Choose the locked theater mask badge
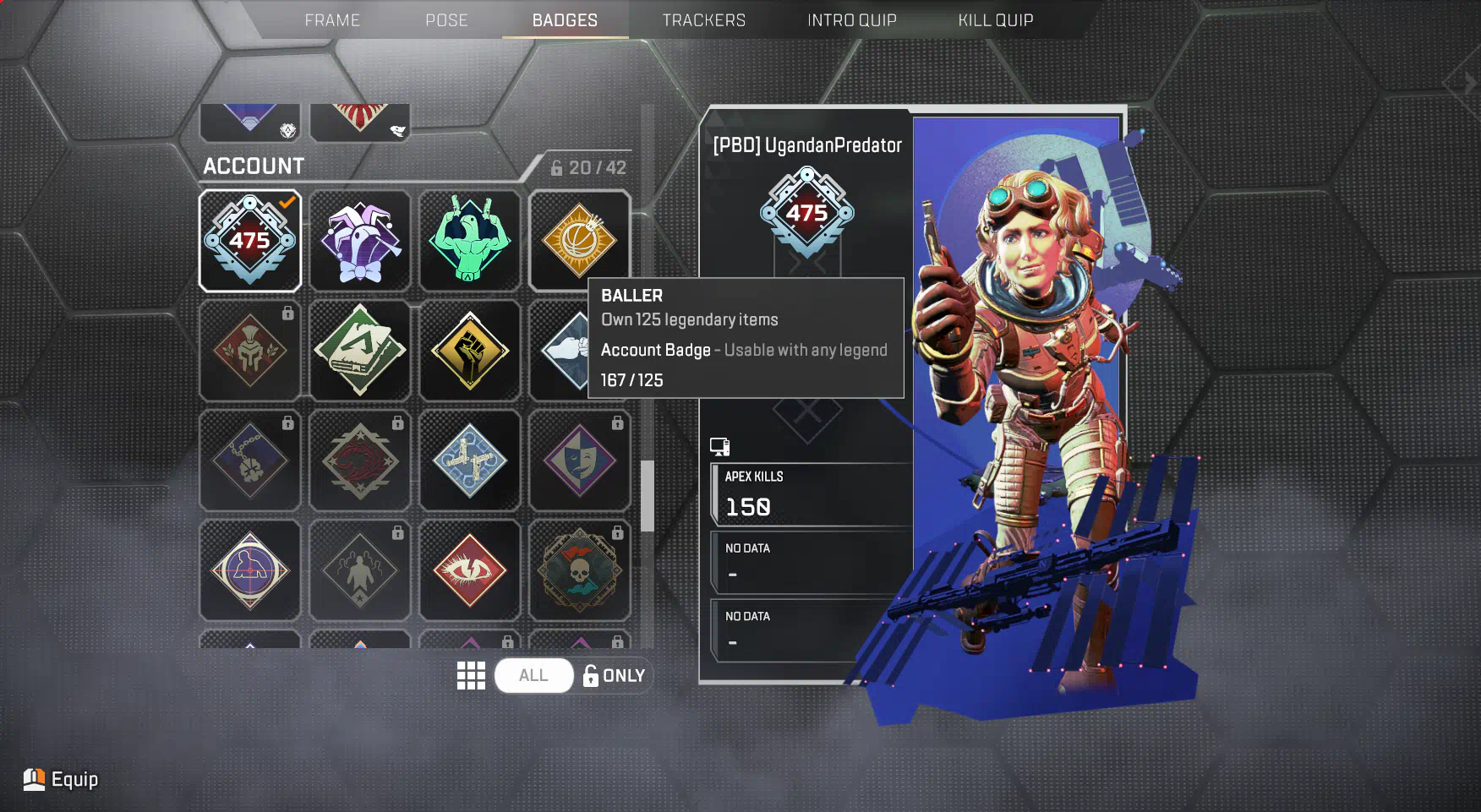Image resolution: width=1481 pixels, height=812 pixels. click(579, 460)
